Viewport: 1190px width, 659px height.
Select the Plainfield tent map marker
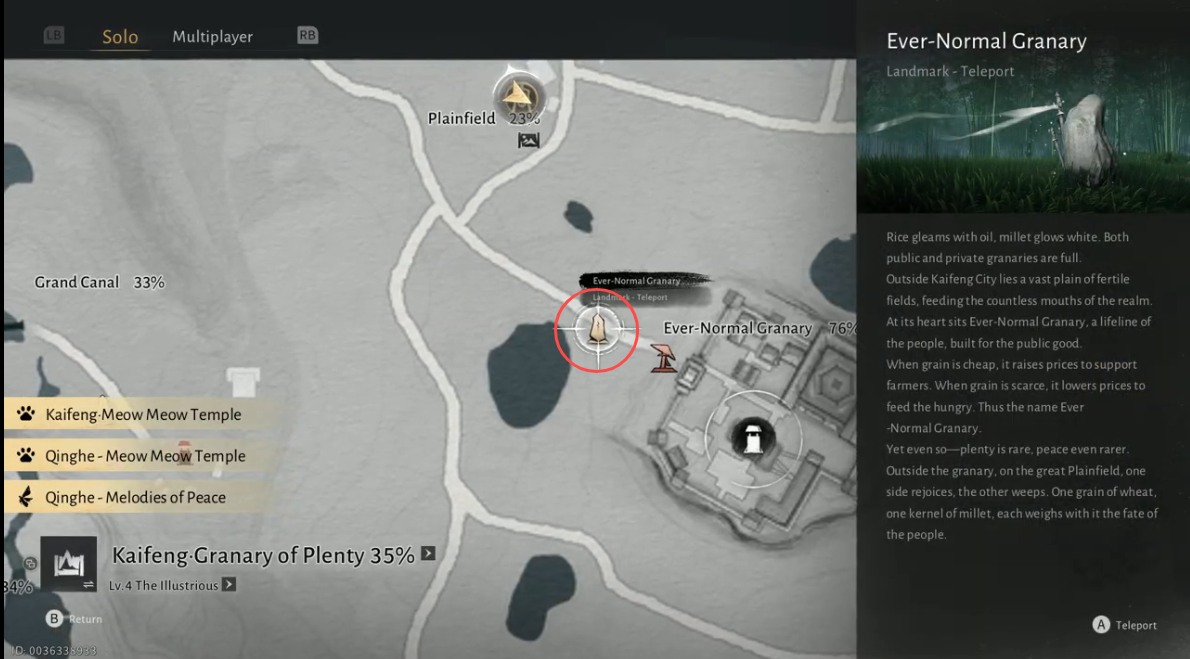(518, 97)
